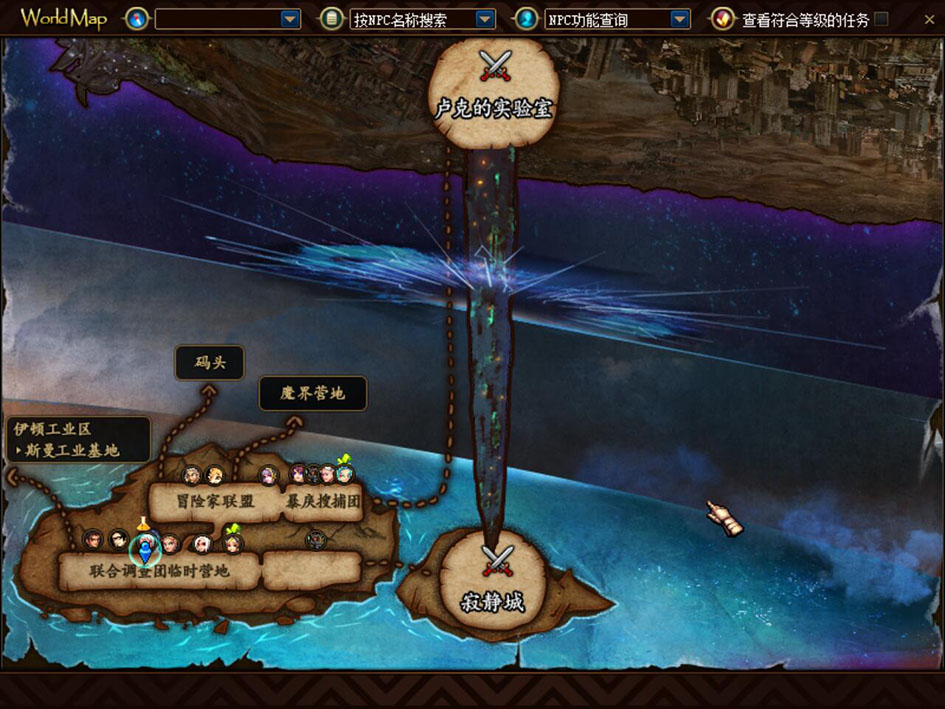The width and height of the screenshot is (945, 709).
Task: Click the 冒险家联盟 area plaque
Action: tap(215, 501)
